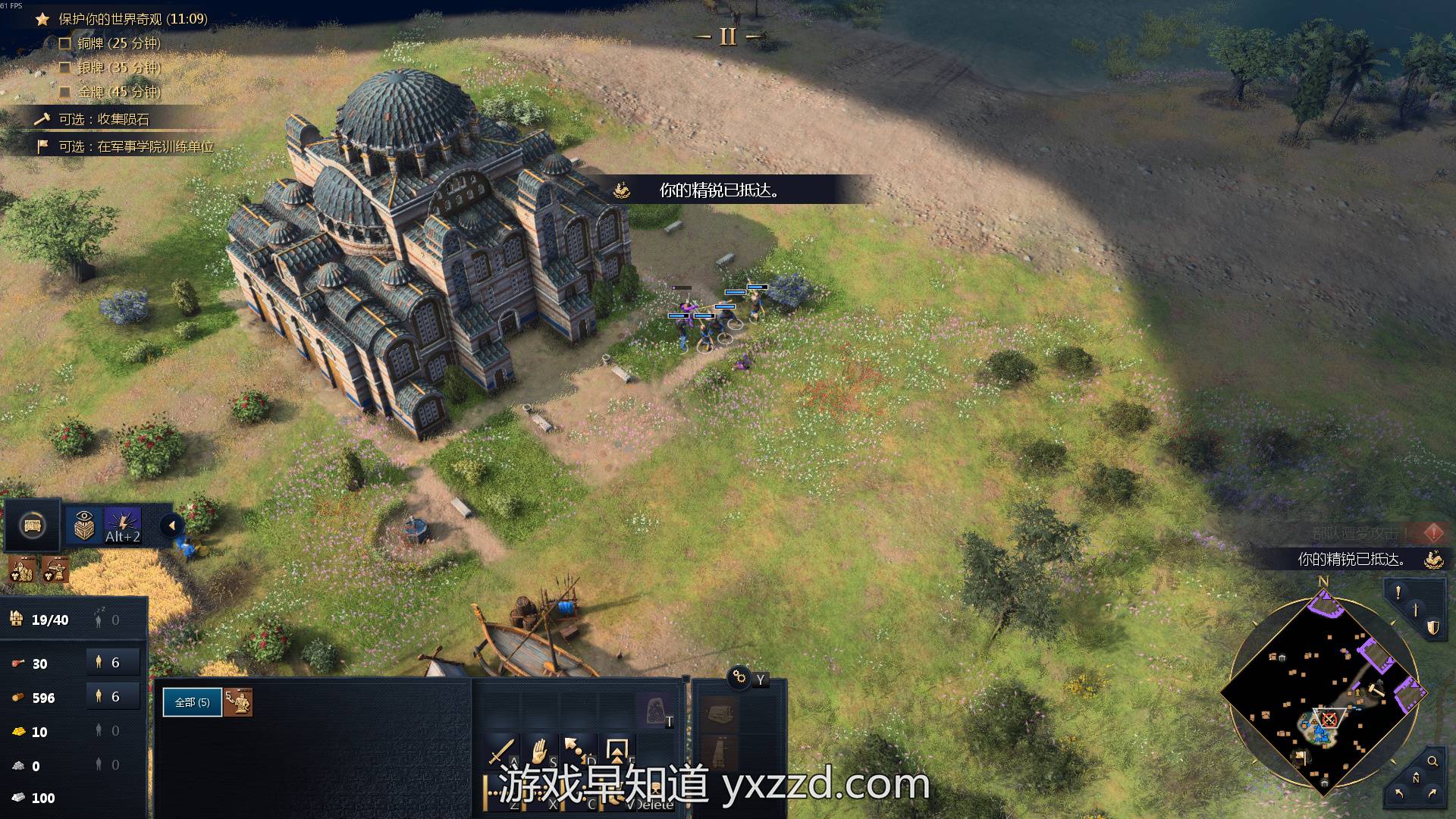This screenshot has height=819, width=1456.
Task: Click the eye-over-crate ability icon
Action: [x=83, y=525]
